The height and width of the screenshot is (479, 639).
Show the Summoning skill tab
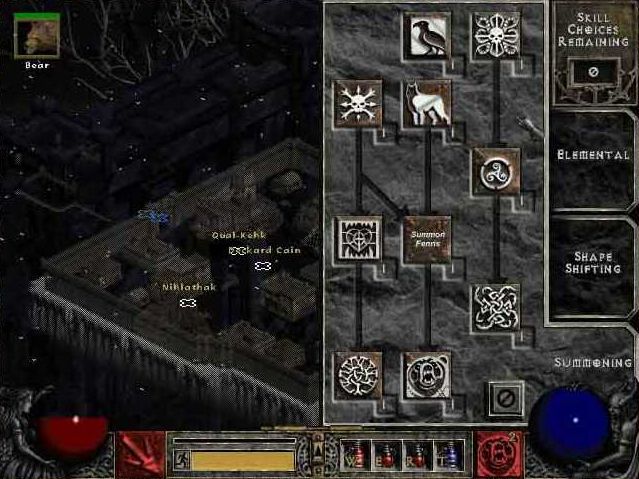click(592, 361)
